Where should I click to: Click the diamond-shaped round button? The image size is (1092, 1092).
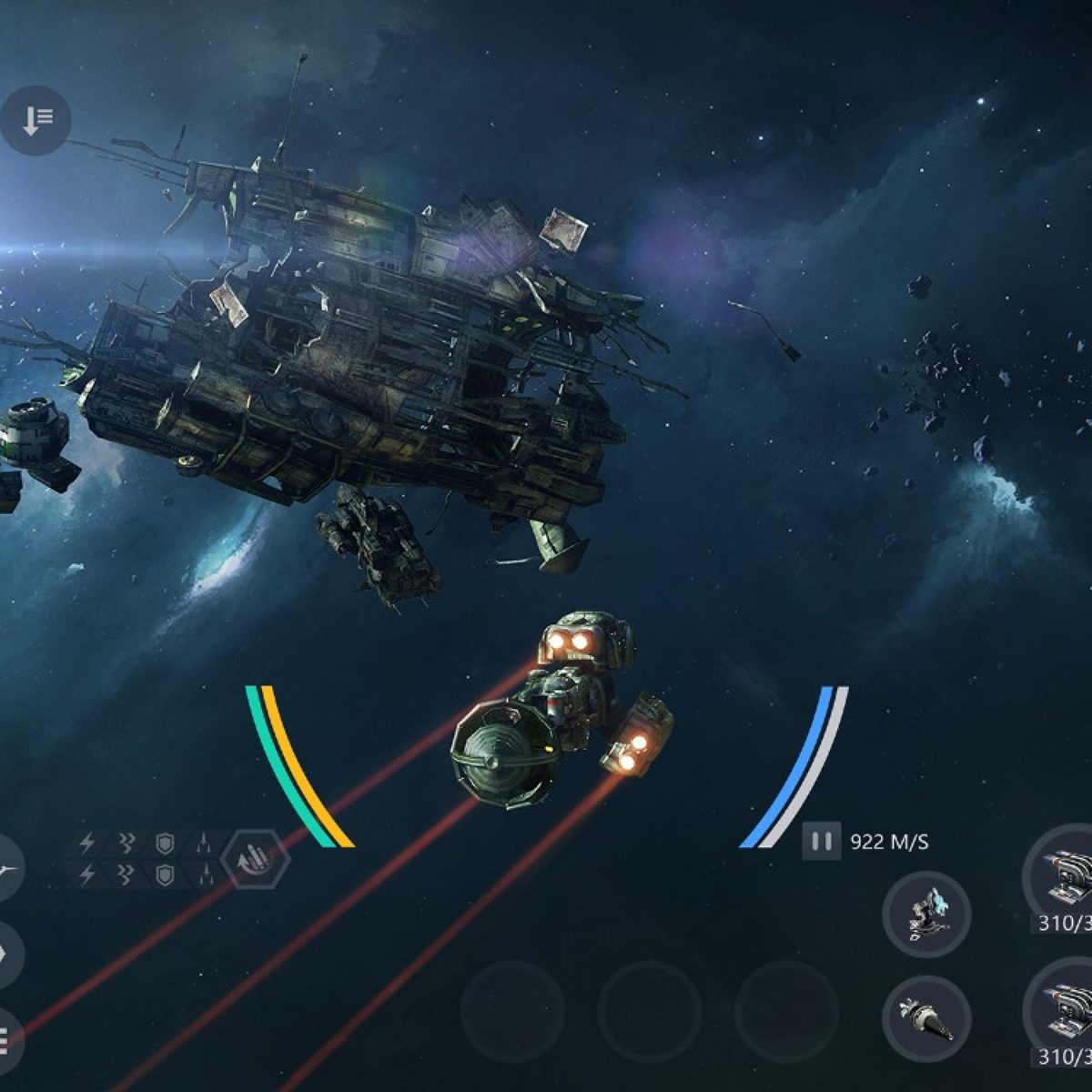pos(5,954)
